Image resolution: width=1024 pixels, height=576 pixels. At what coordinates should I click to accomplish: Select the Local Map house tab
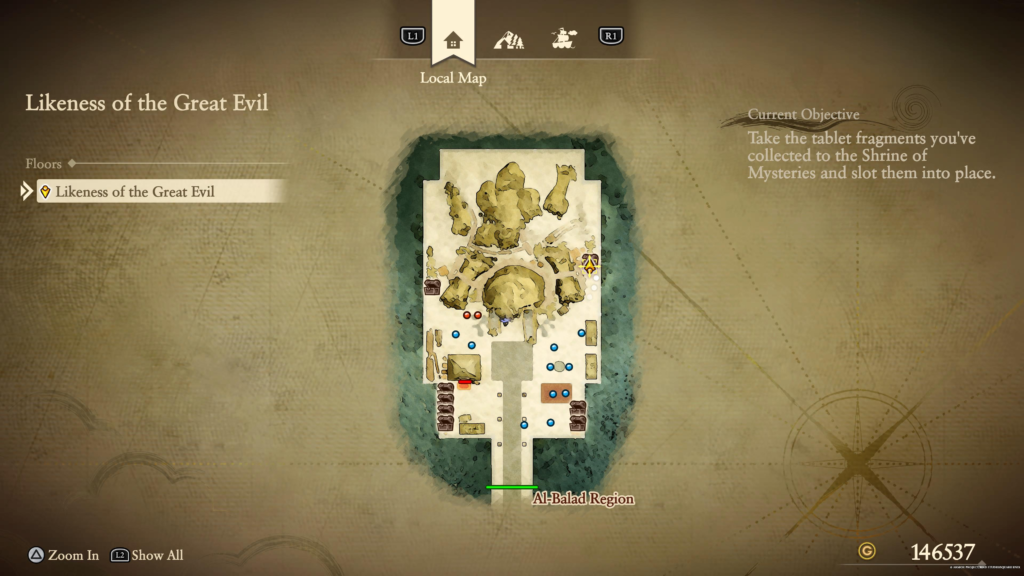point(453,40)
